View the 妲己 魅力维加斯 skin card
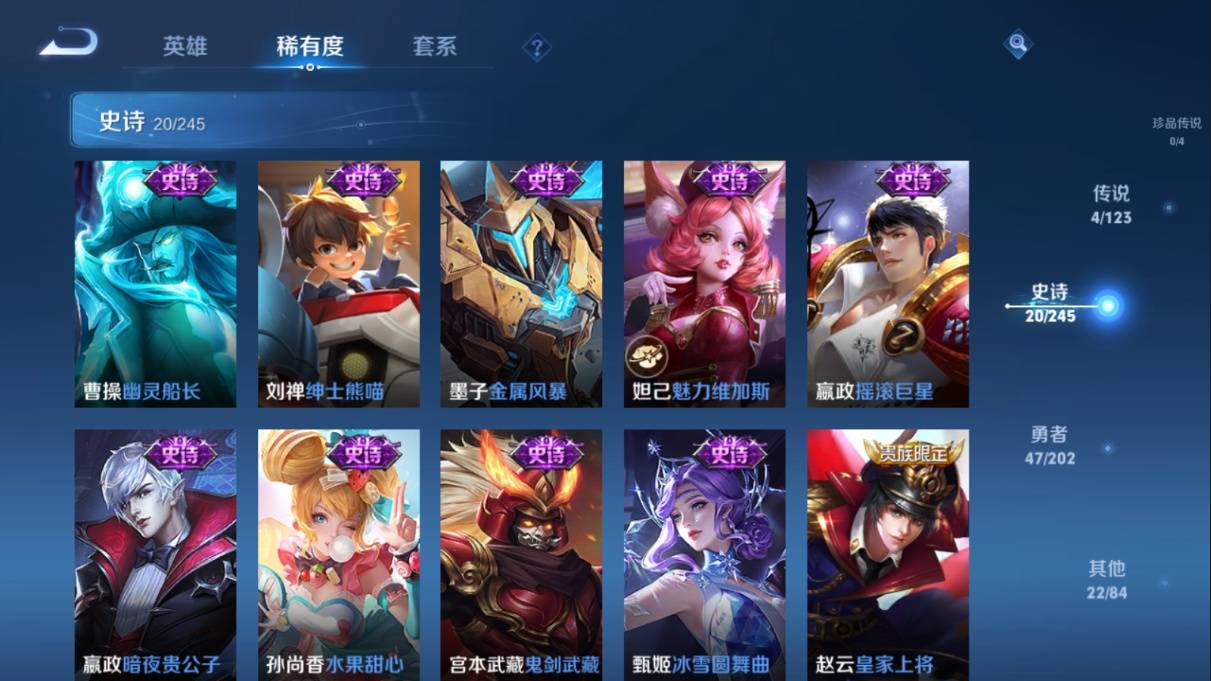The height and width of the screenshot is (681, 1211). (704, 284)
